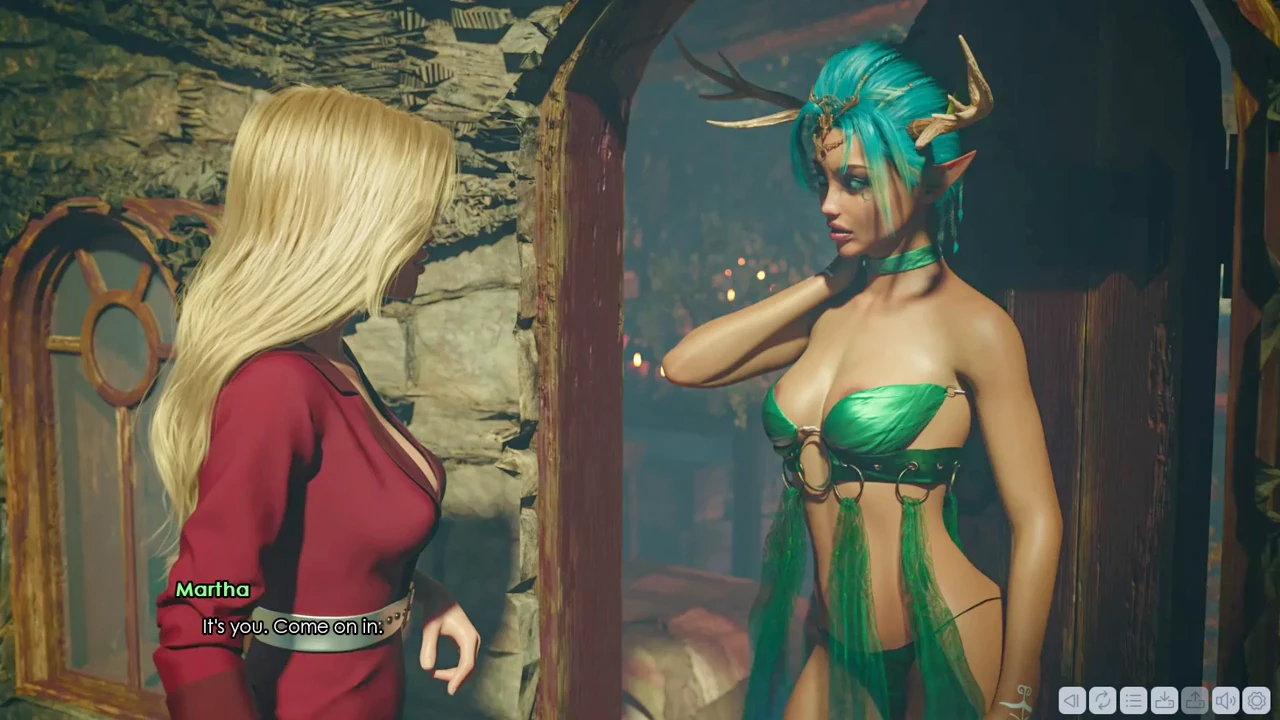
Task: Click the rollback arrow button
Action: 1072,701
